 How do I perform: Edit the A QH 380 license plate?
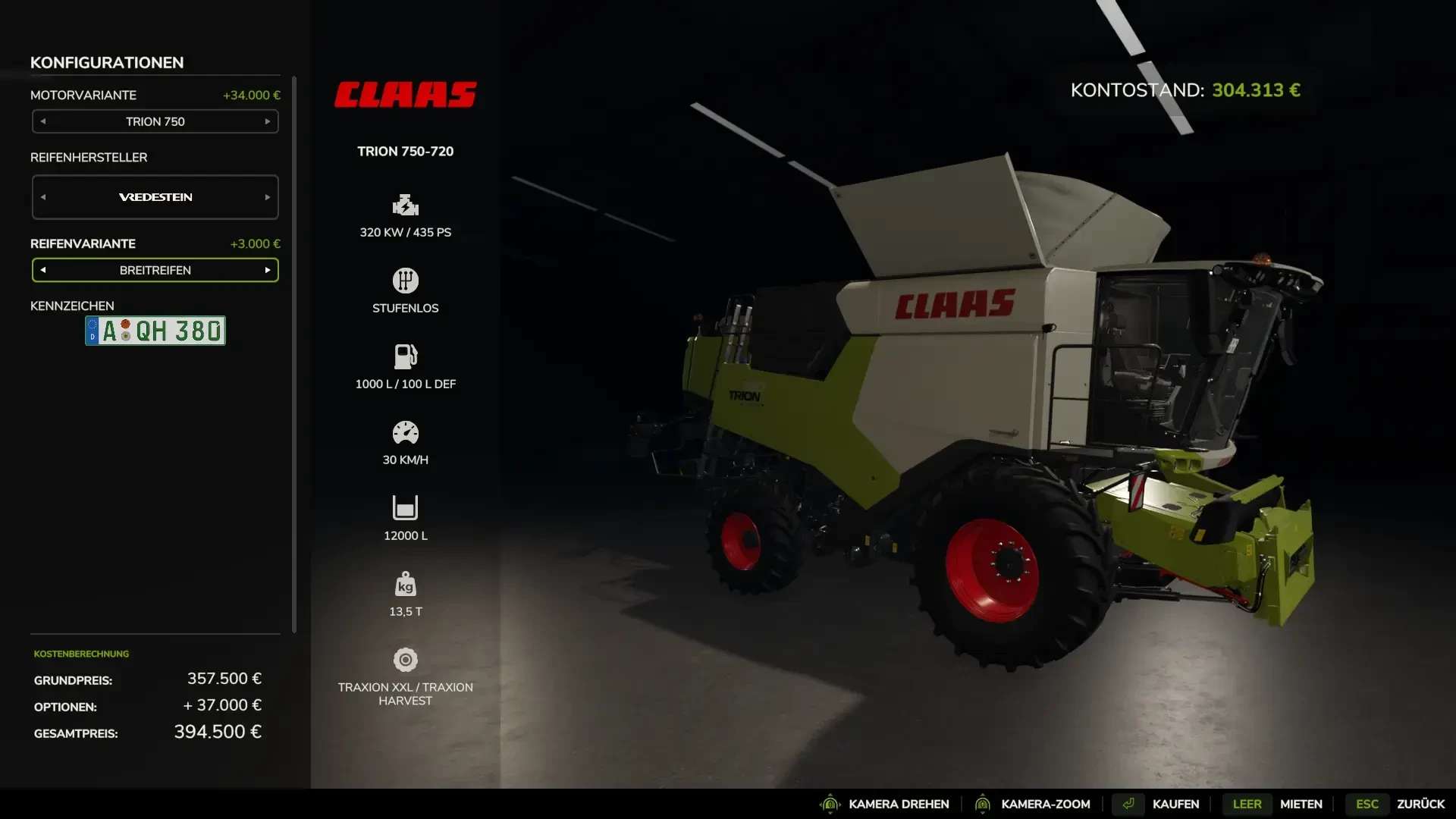point(155,331)
